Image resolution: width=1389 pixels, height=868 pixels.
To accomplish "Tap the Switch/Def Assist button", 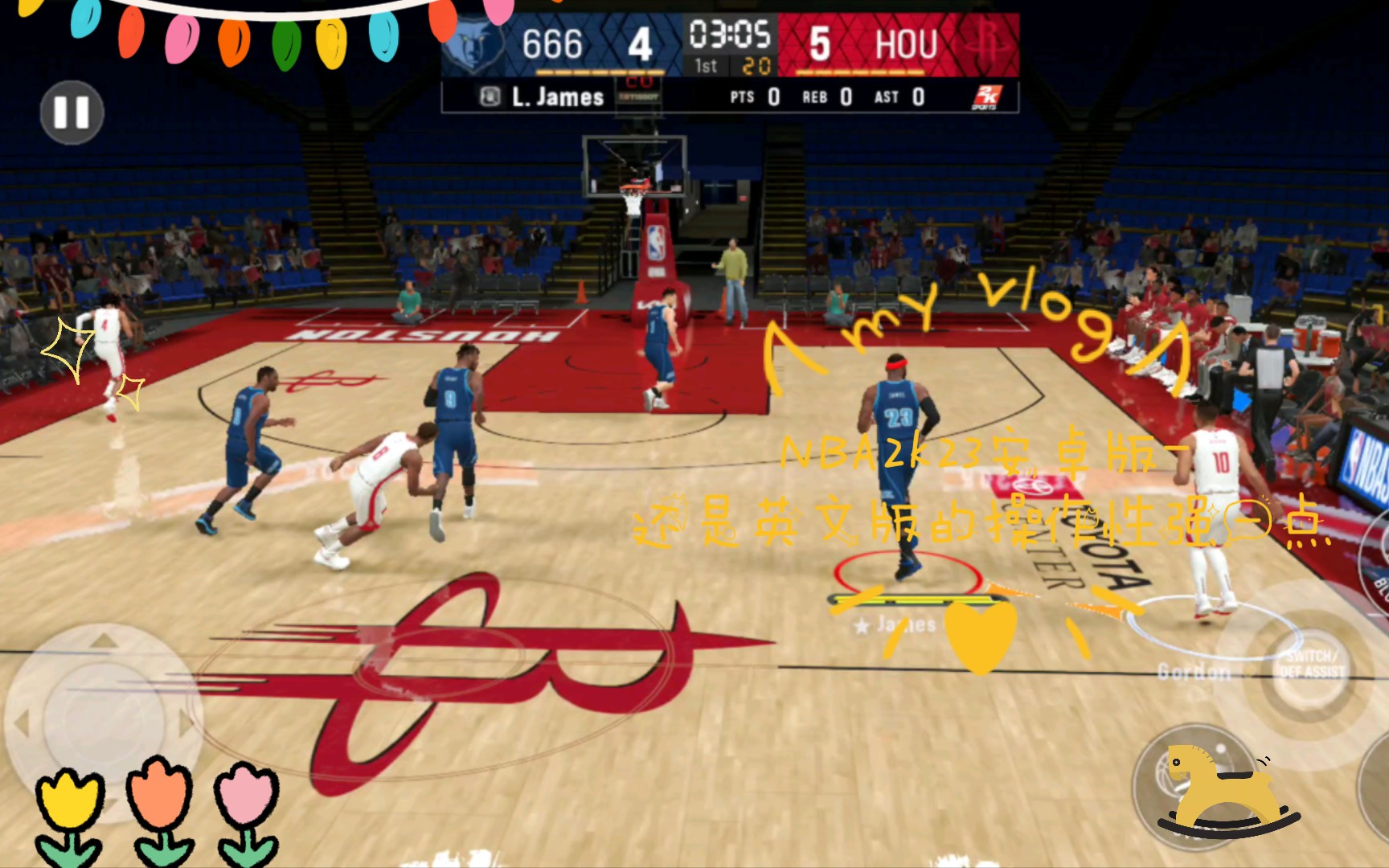I will pyautogui.click(x=1310, y=664).
